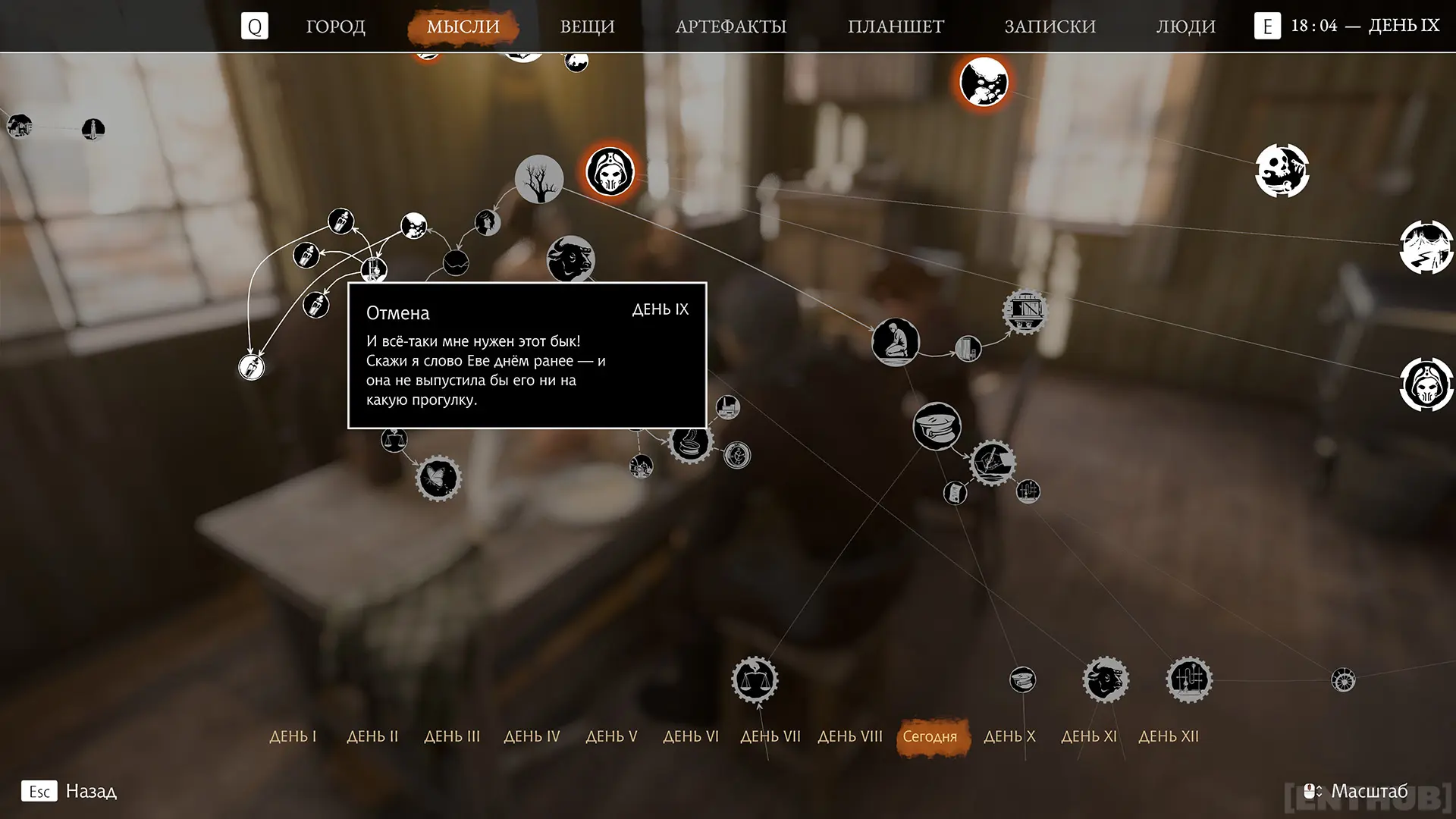Select the dead tree thought node
Screen dimensions: 1456x819
tap(538, 179)
